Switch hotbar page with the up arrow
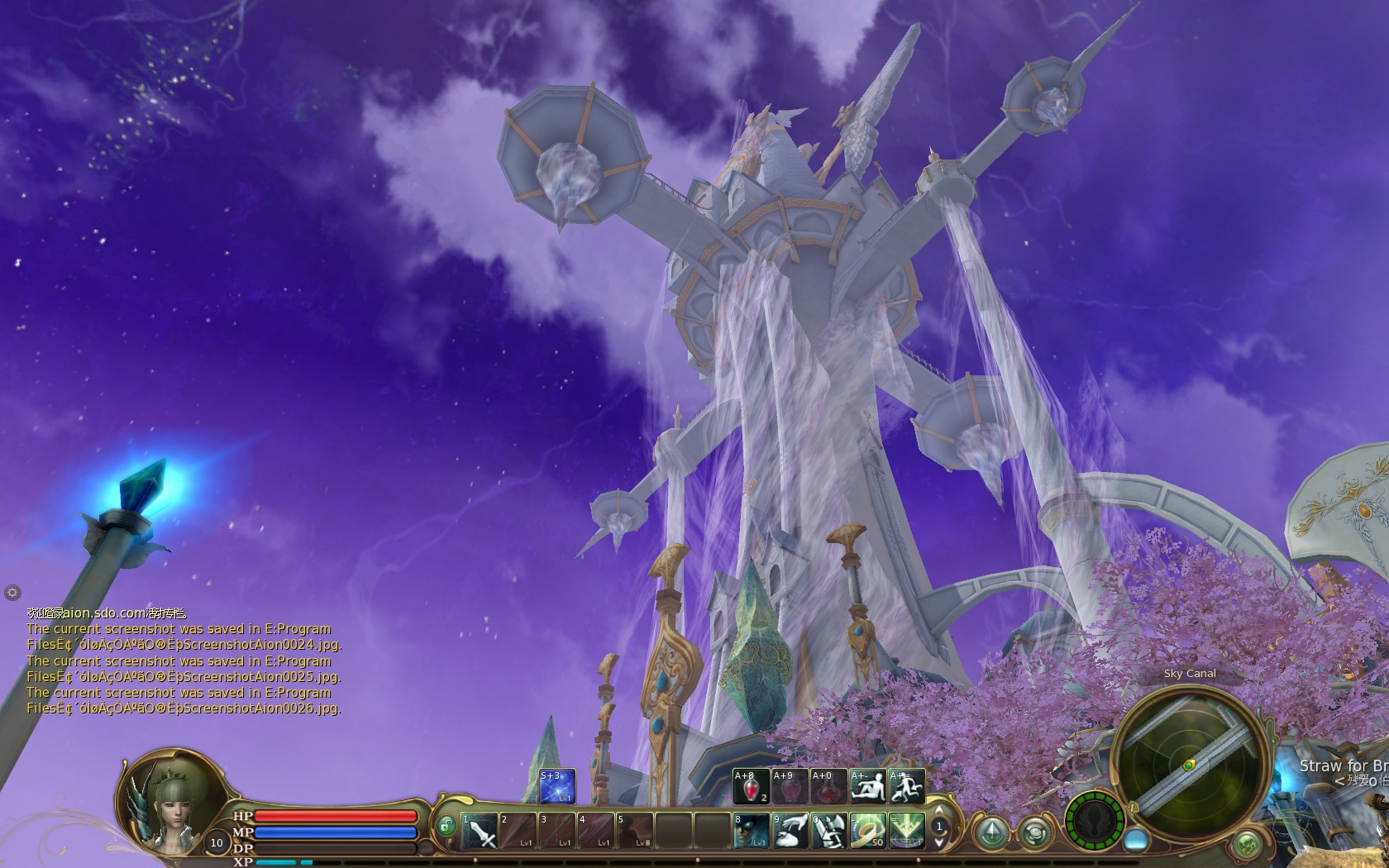The image size is (1389, 868). point(938,811)
